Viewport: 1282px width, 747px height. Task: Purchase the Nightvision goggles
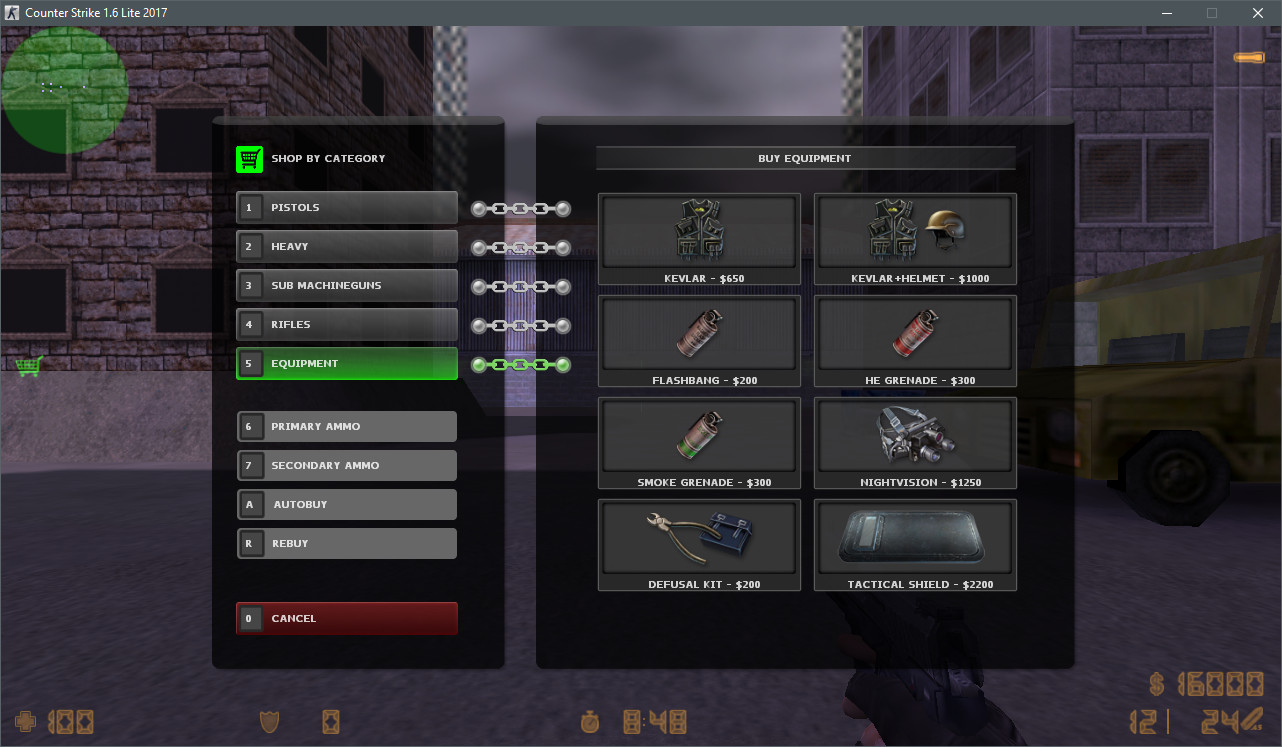coord(914,442)
